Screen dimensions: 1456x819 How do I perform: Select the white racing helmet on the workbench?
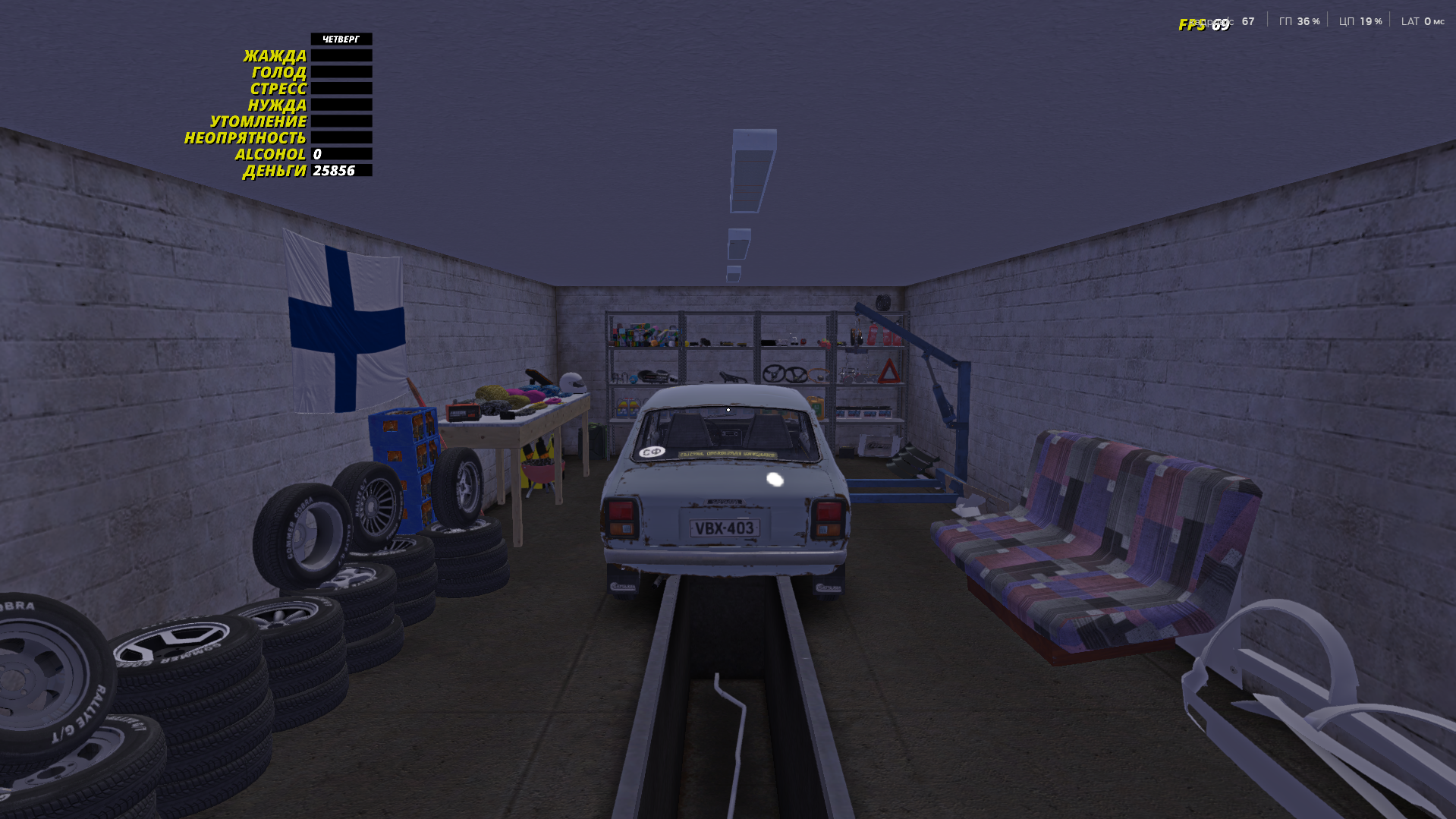[573, 383]
